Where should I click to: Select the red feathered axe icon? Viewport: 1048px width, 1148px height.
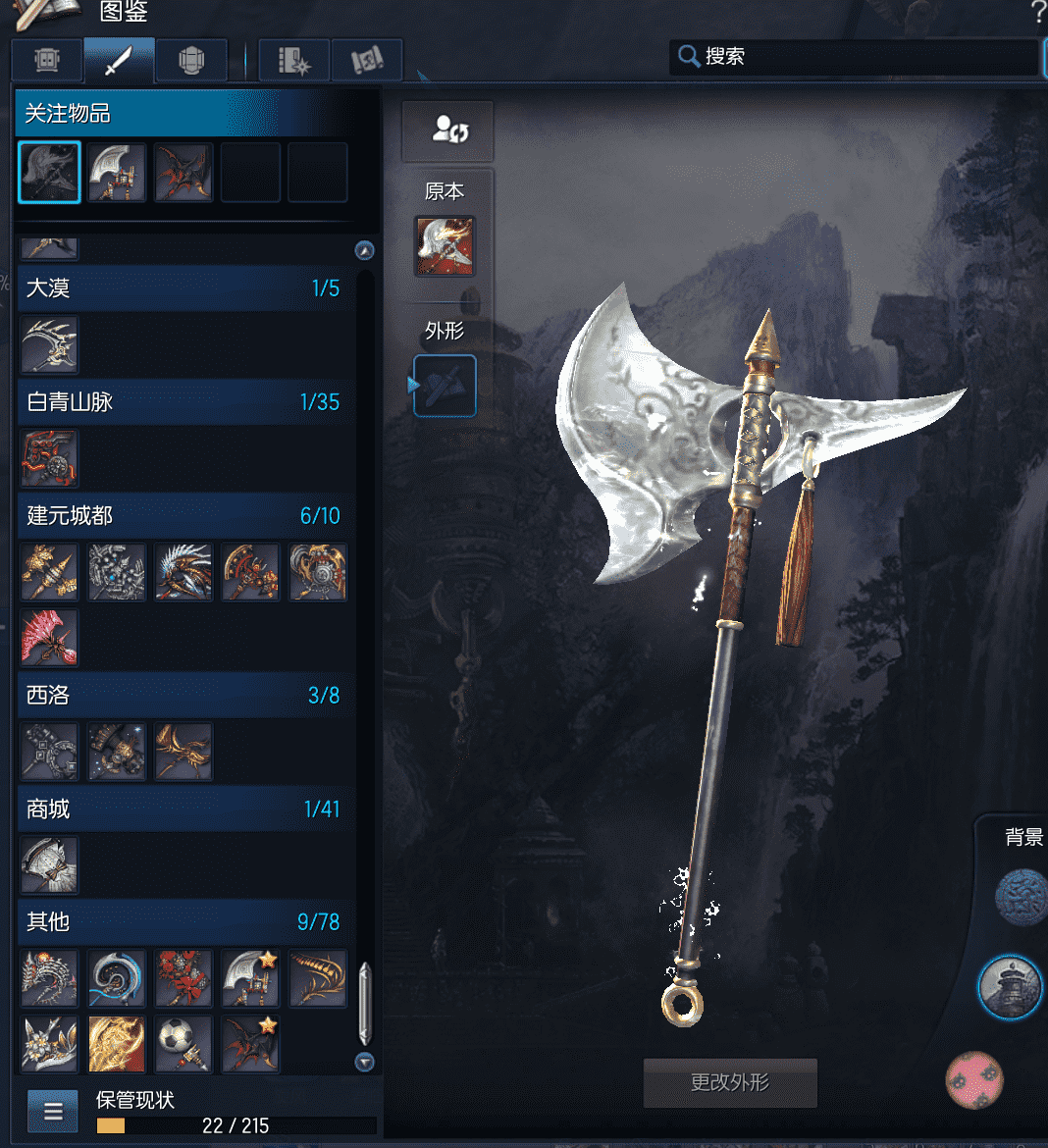[x=49, y=637]
